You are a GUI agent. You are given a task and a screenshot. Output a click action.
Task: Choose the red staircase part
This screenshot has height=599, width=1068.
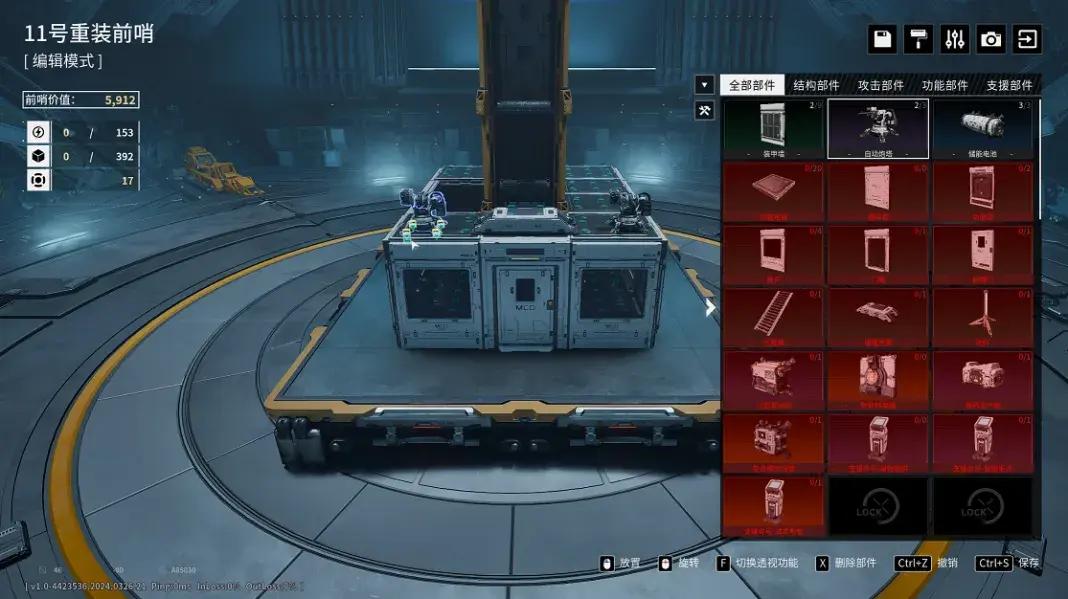[x=773, y=317]
